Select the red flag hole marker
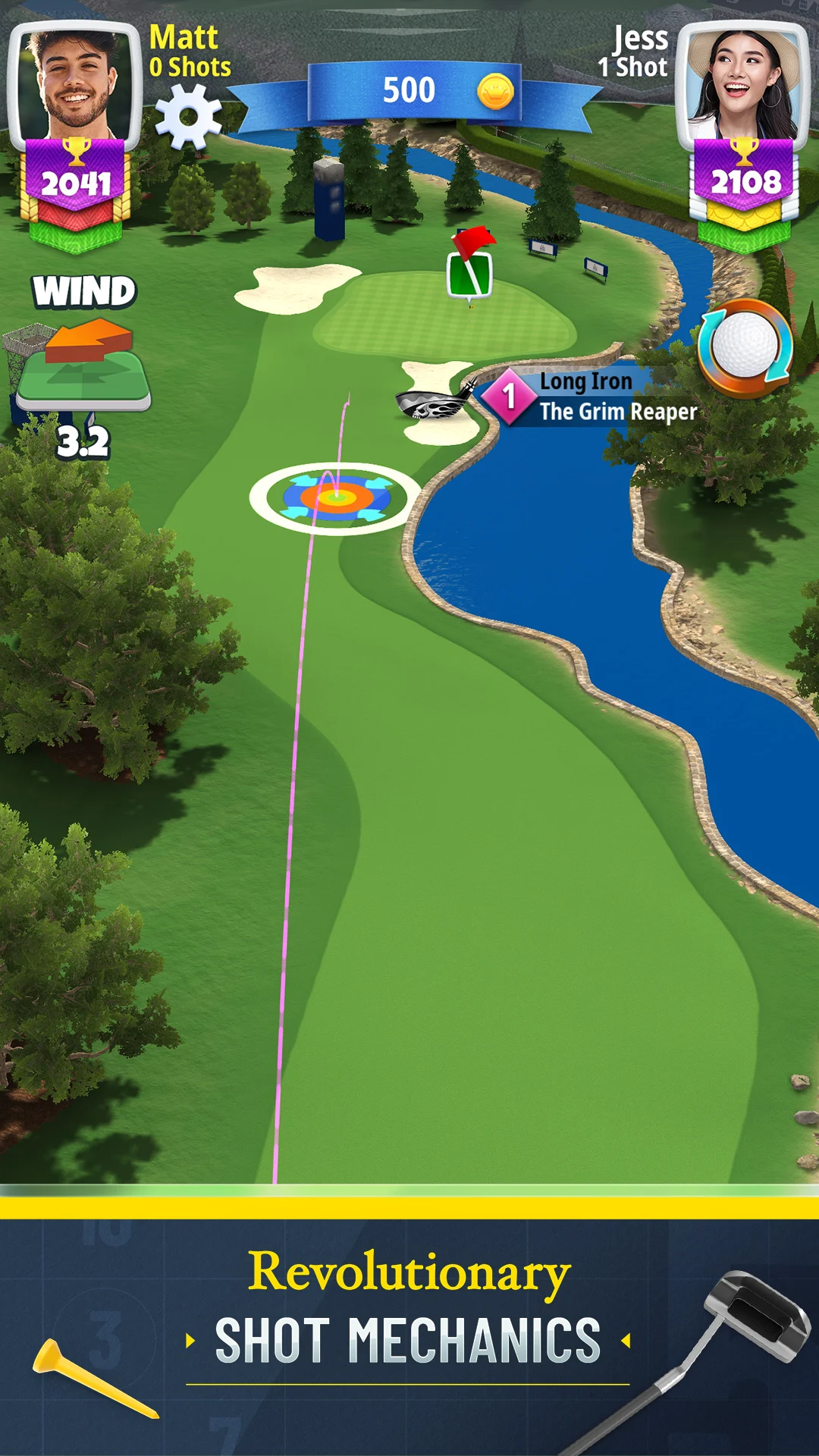 coord(470,262)
